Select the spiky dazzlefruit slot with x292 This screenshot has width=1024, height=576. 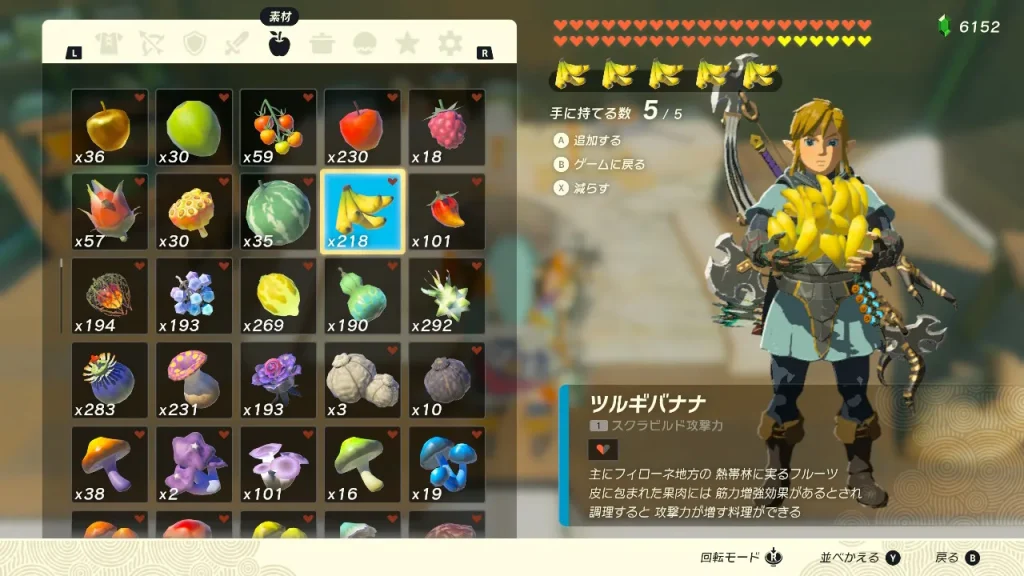(x=446, y=295)
